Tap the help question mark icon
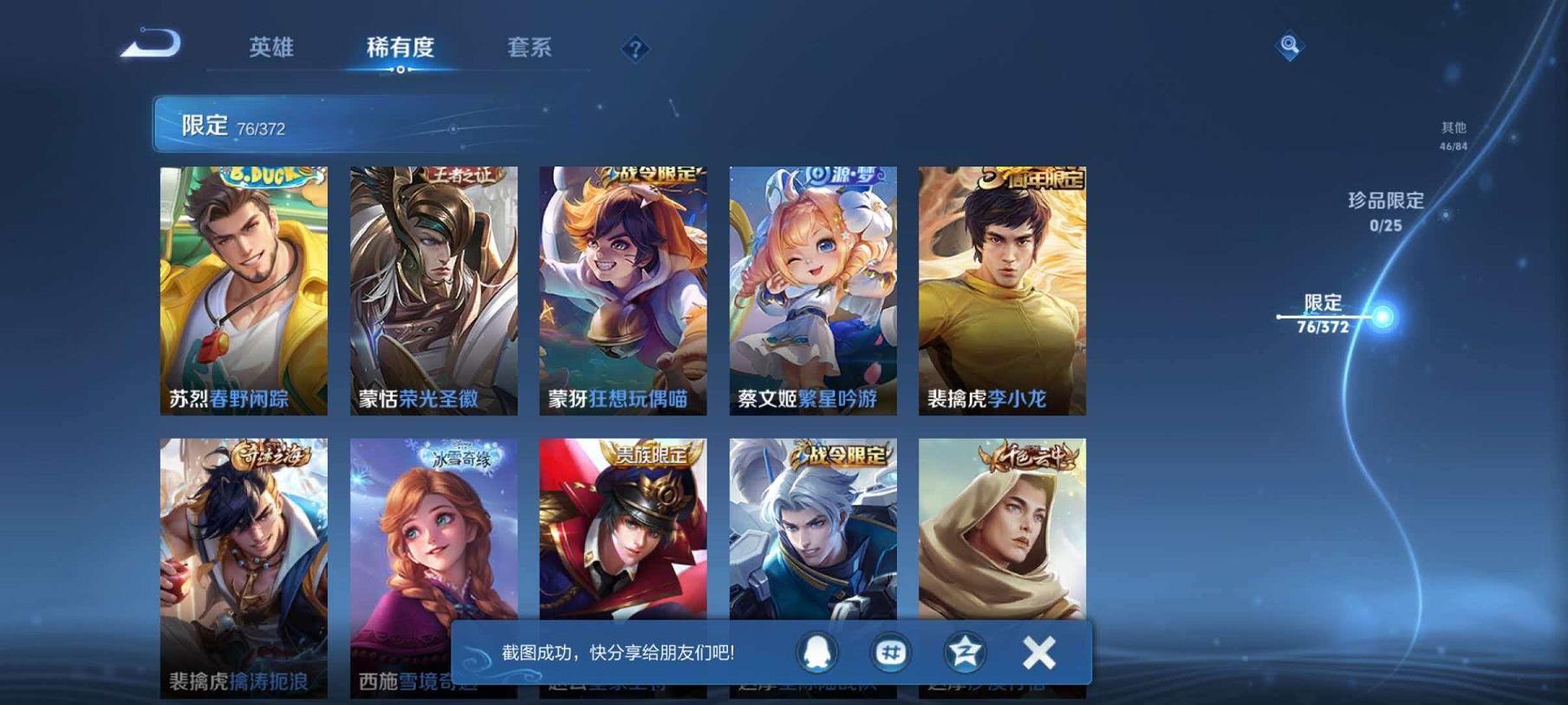Viewport: 1568px width, 705px height. pyautogui.click(x=634, y=49)
